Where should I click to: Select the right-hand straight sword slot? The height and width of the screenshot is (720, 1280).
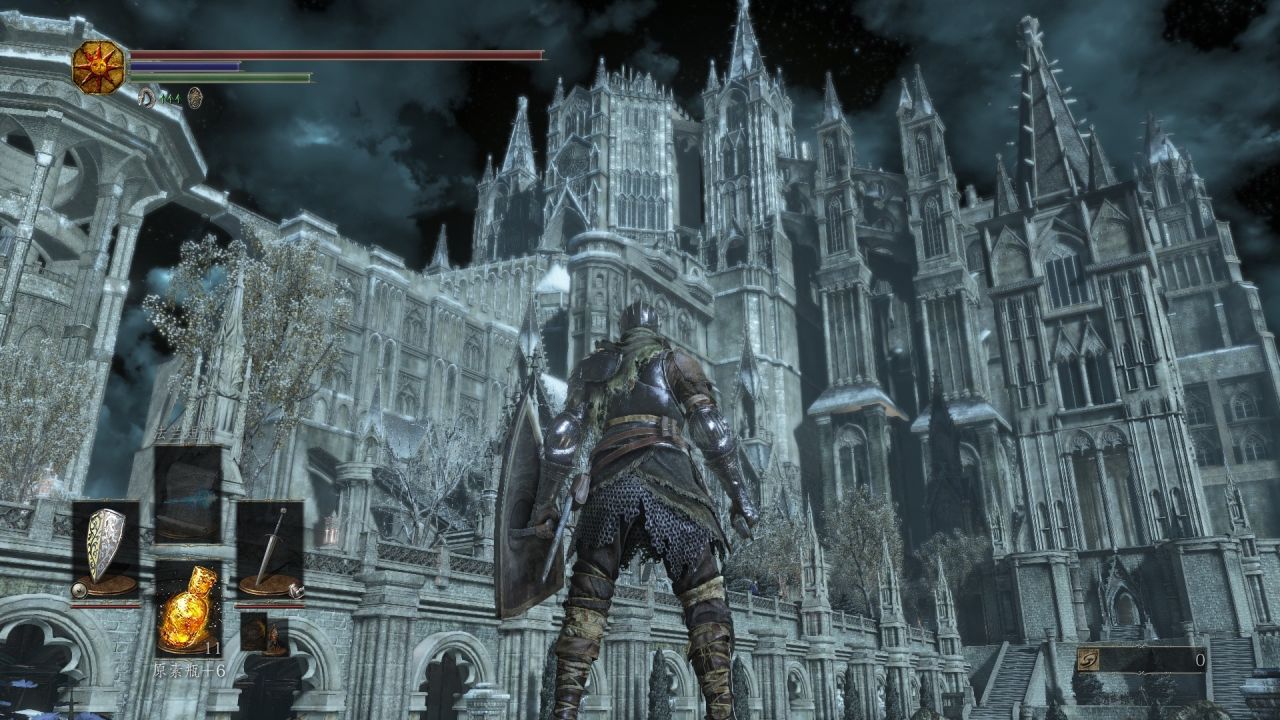click(x=270, y=551)
